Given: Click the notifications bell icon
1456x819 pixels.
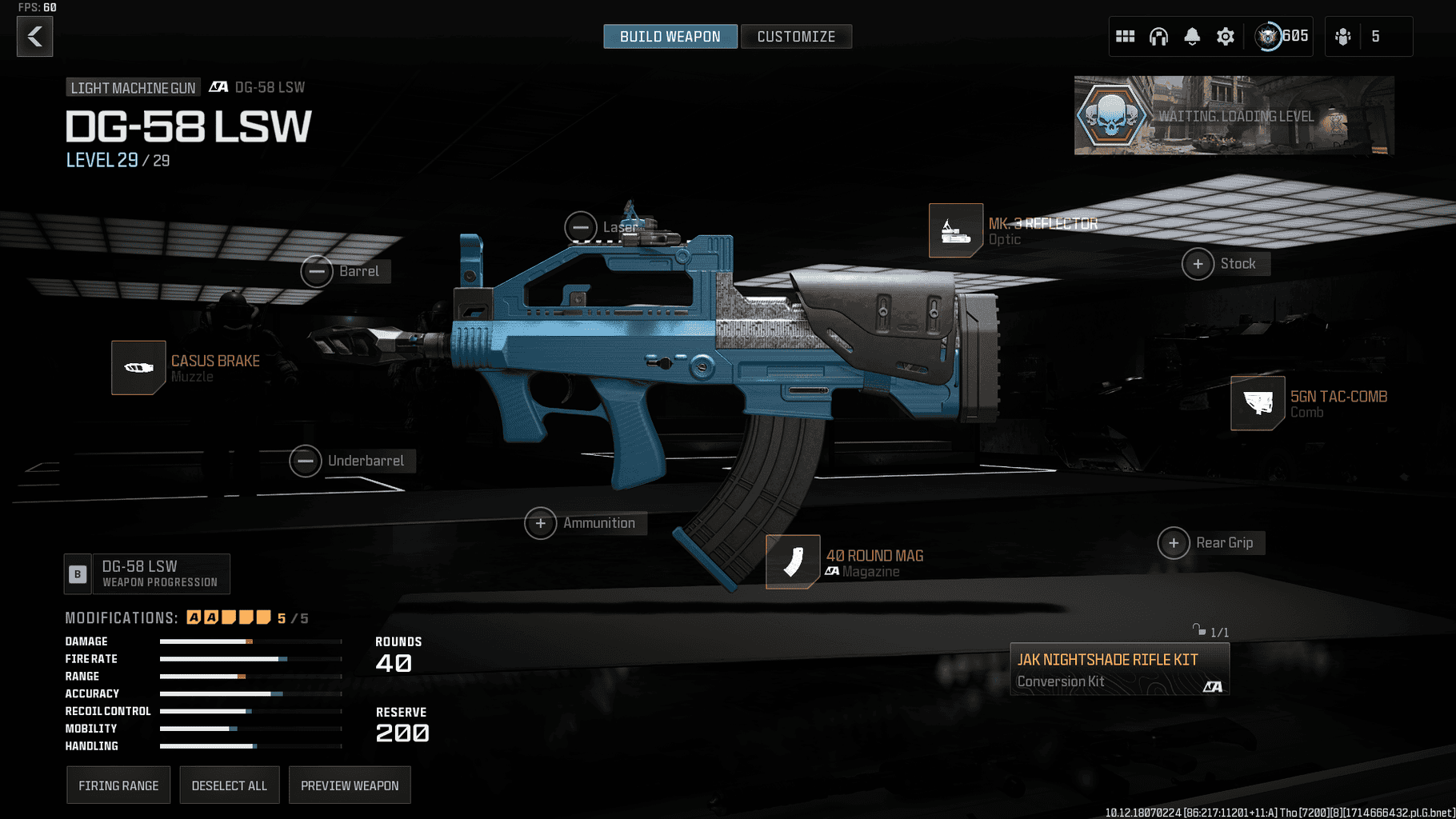Looking at the screenshot, I should (x=1192, y=36).
